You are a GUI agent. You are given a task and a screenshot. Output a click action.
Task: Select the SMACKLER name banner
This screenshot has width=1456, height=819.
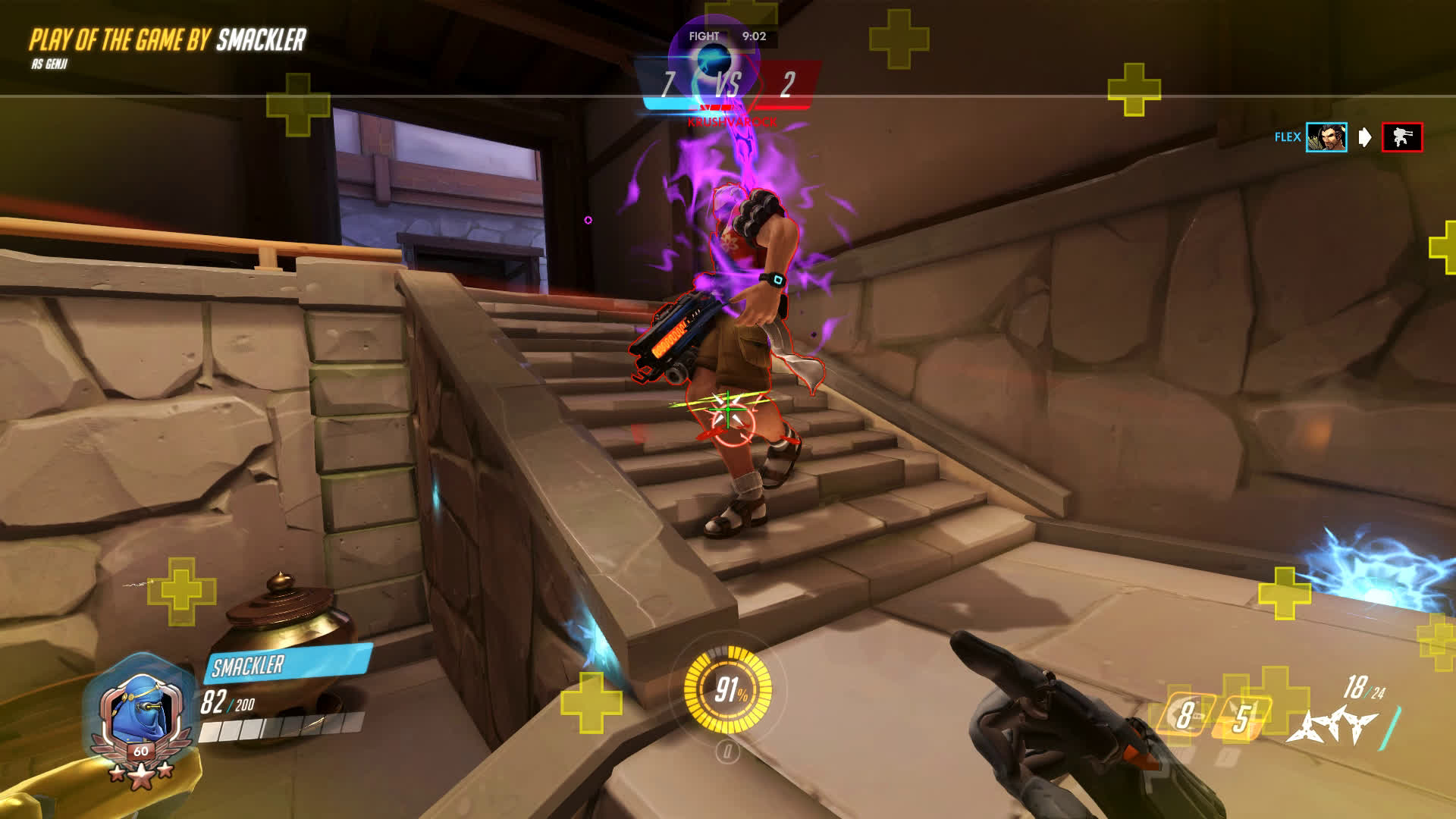[x=288, y=664]
